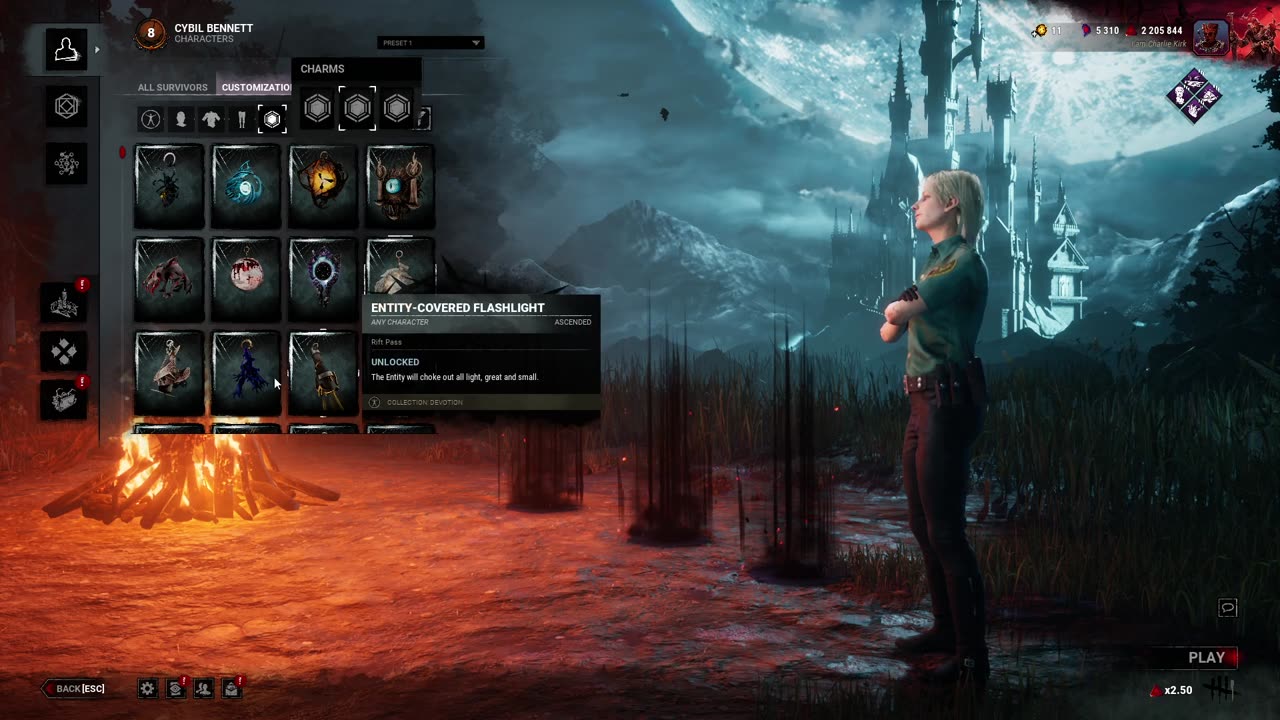The width and height of the screenshot is (1280, 720).
Task: Pick the bloody moon ball charm
Action: (x=246, y=279)
